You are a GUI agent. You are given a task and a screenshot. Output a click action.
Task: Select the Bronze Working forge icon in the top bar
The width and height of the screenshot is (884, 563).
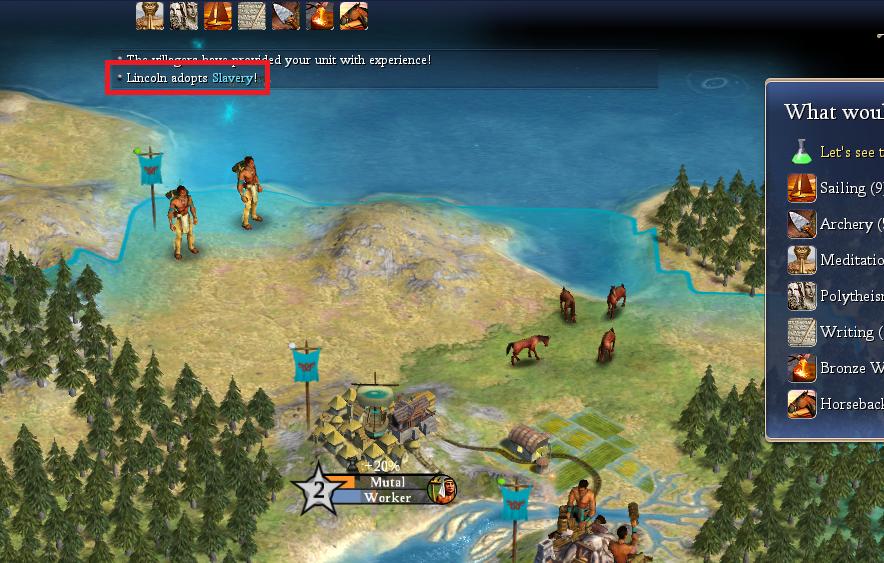click(320, 15)
